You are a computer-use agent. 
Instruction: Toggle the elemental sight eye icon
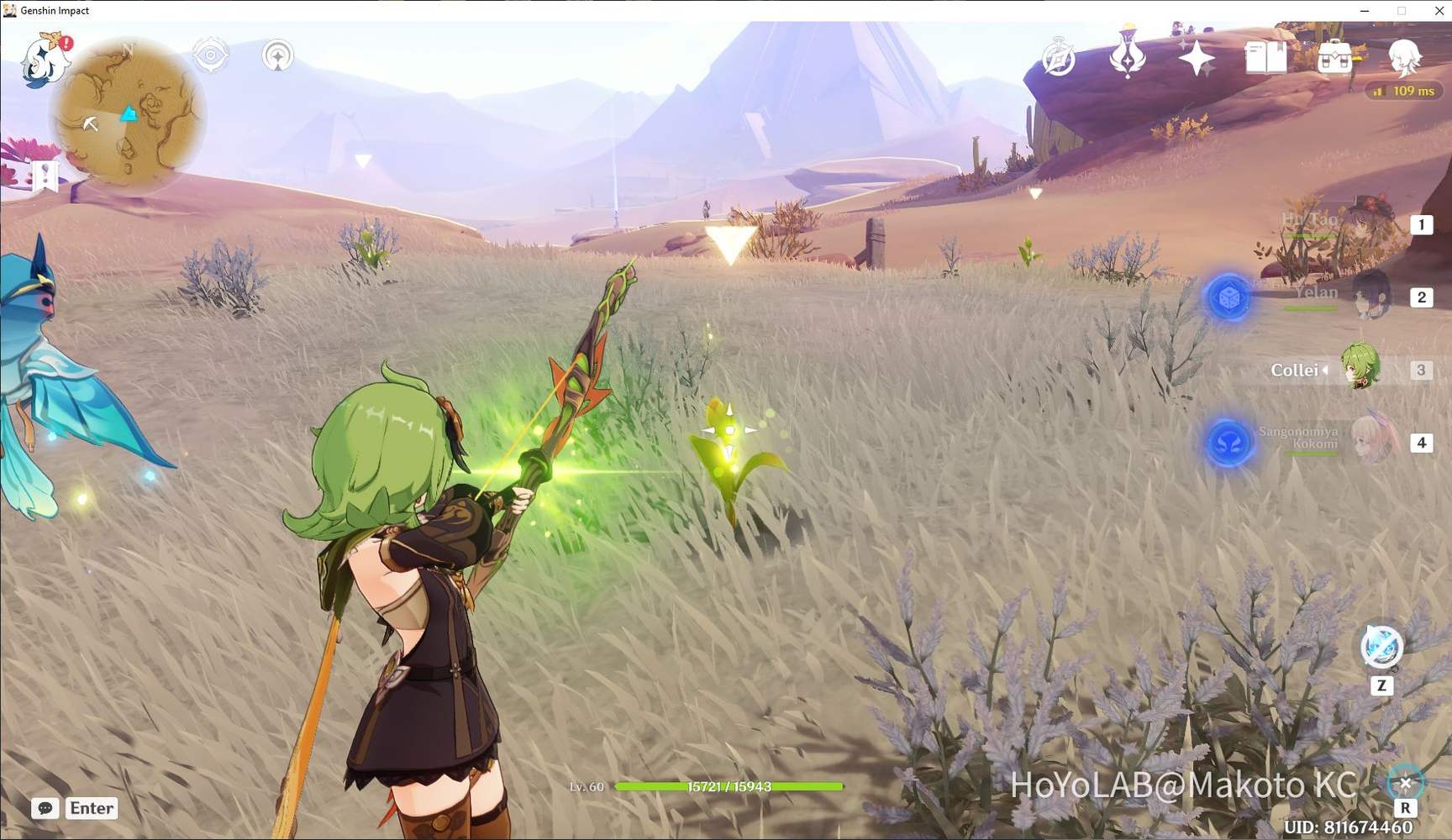[x=210, y=55]
